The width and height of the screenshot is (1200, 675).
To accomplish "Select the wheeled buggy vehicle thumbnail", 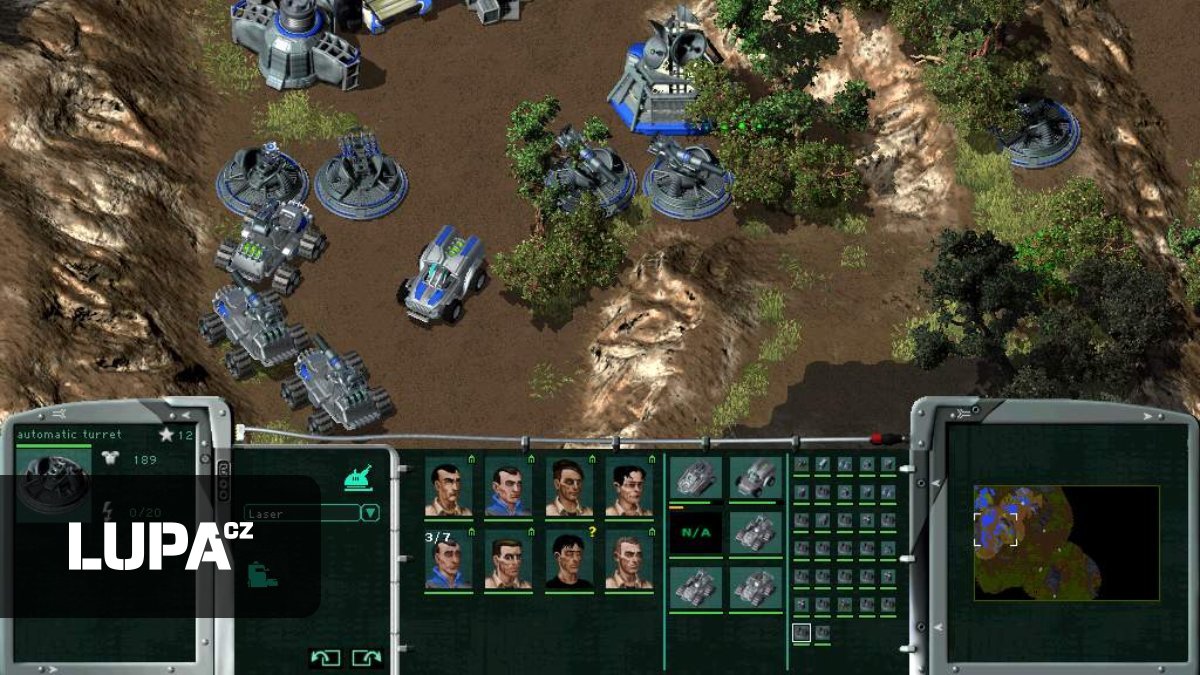I will [754, 477].
